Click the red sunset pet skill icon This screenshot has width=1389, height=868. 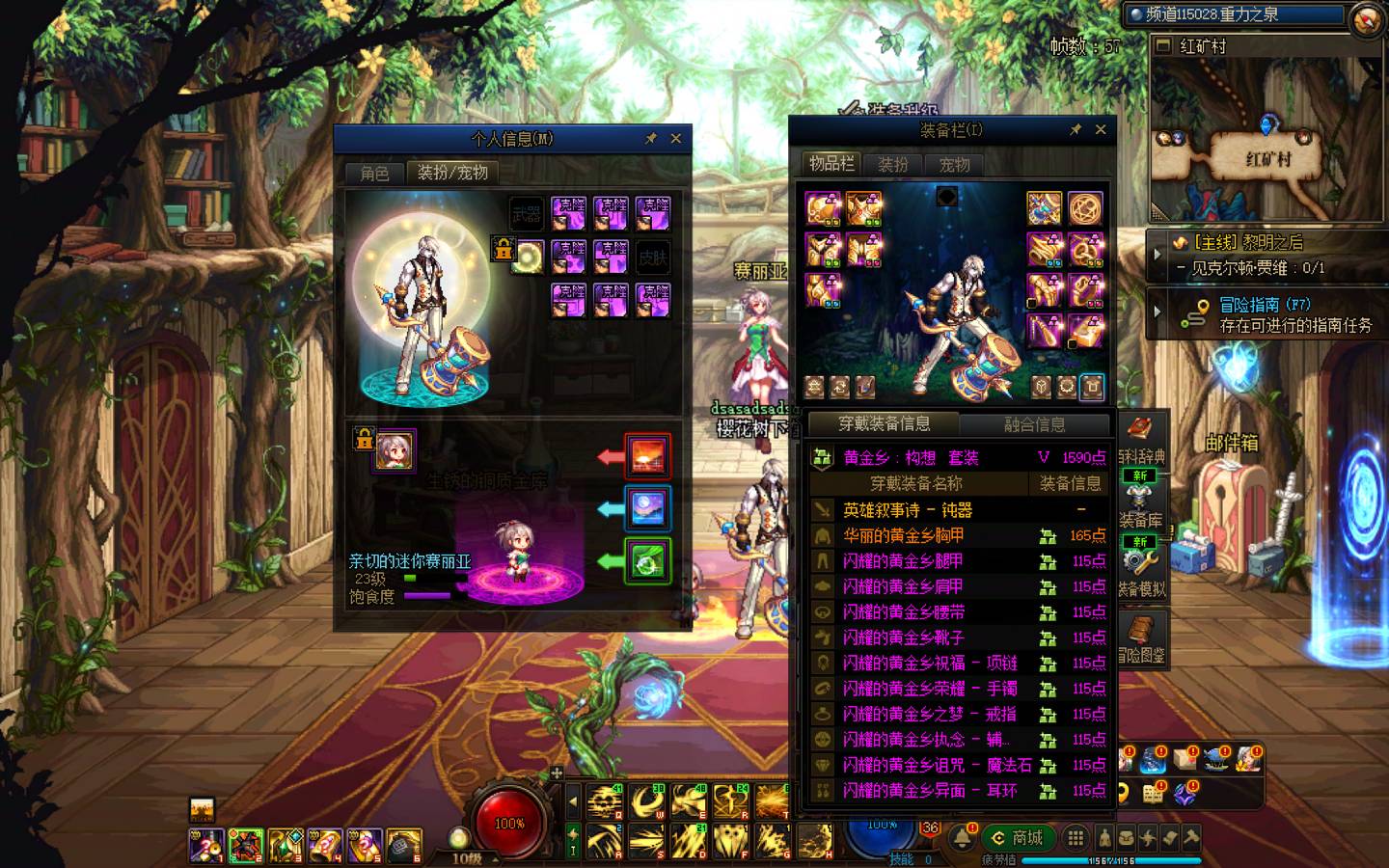tap(647, 455)
